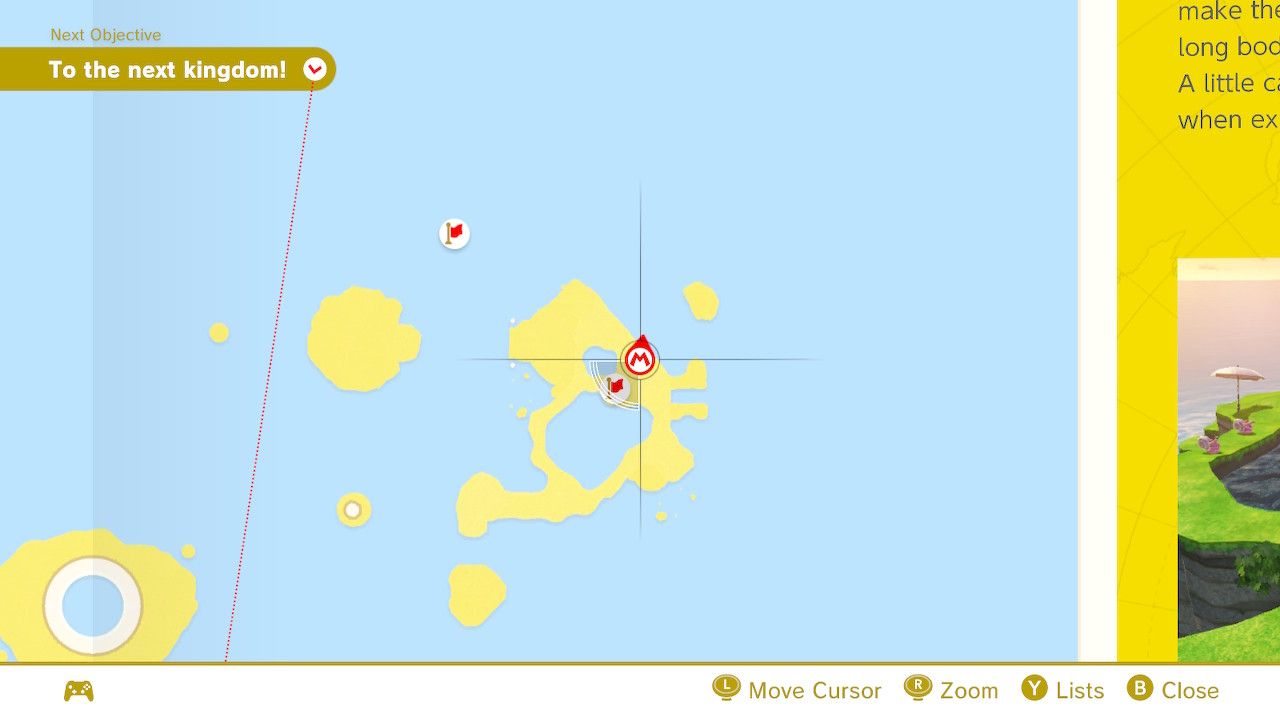Select the Lists label in the bottom bar
Image resolution: width=1280 pixels, height=720 pixels.
(1082, 690)
